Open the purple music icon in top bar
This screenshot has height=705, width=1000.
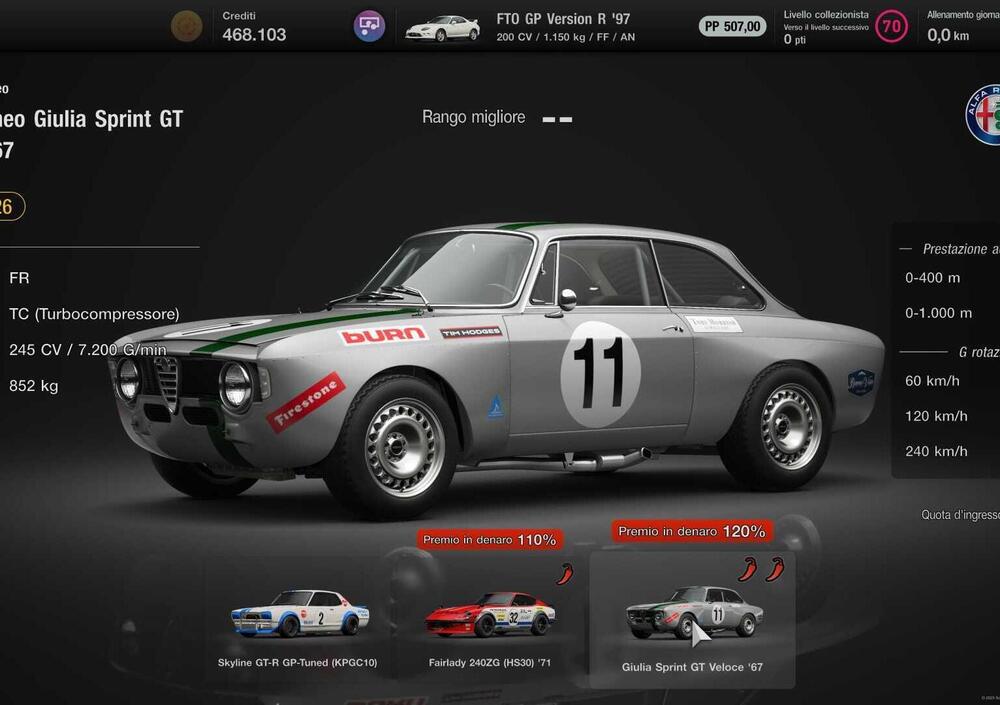369,26
